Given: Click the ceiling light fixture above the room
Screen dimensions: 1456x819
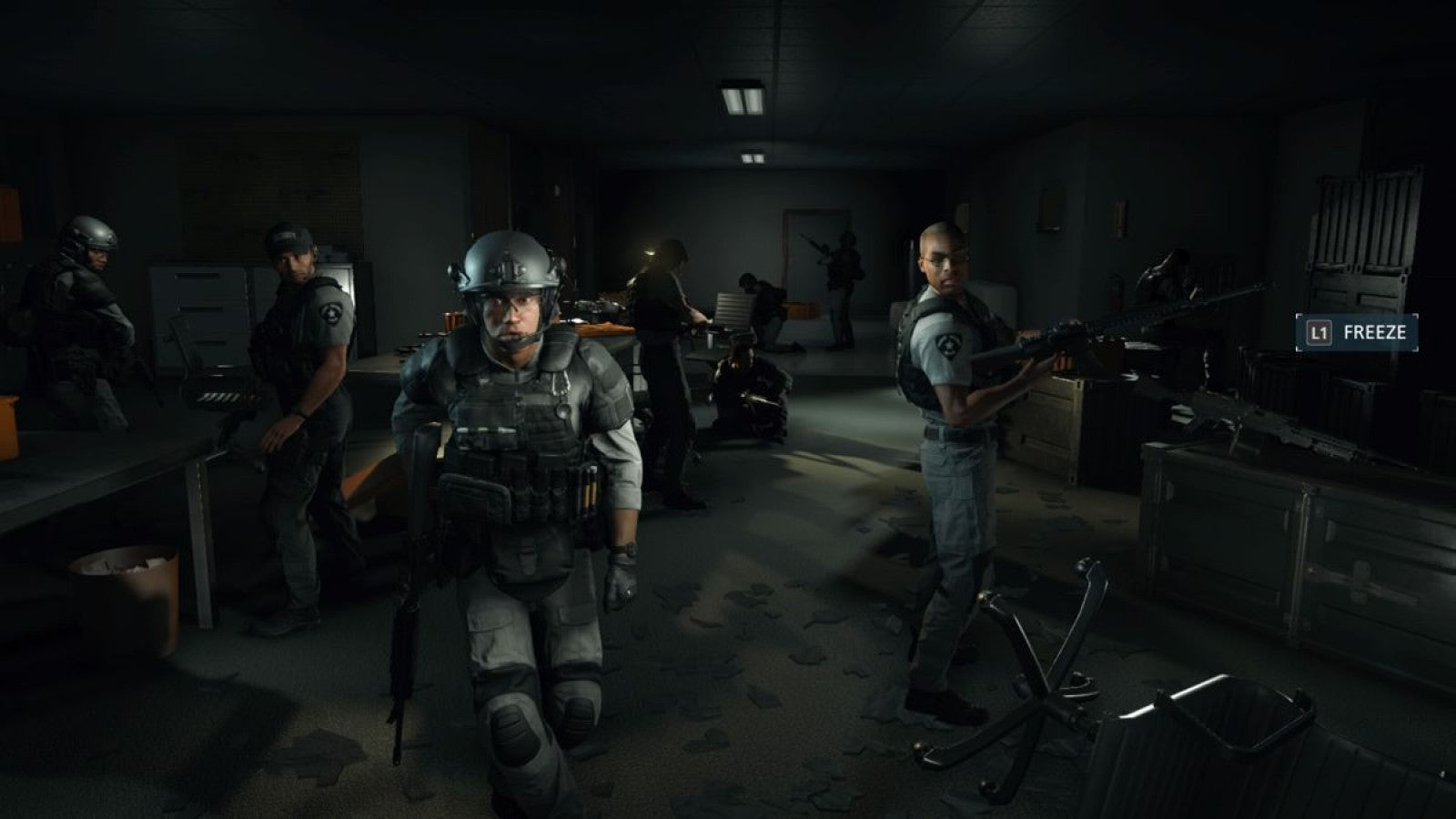Looking at the screenshot, I should pos(742,100).
